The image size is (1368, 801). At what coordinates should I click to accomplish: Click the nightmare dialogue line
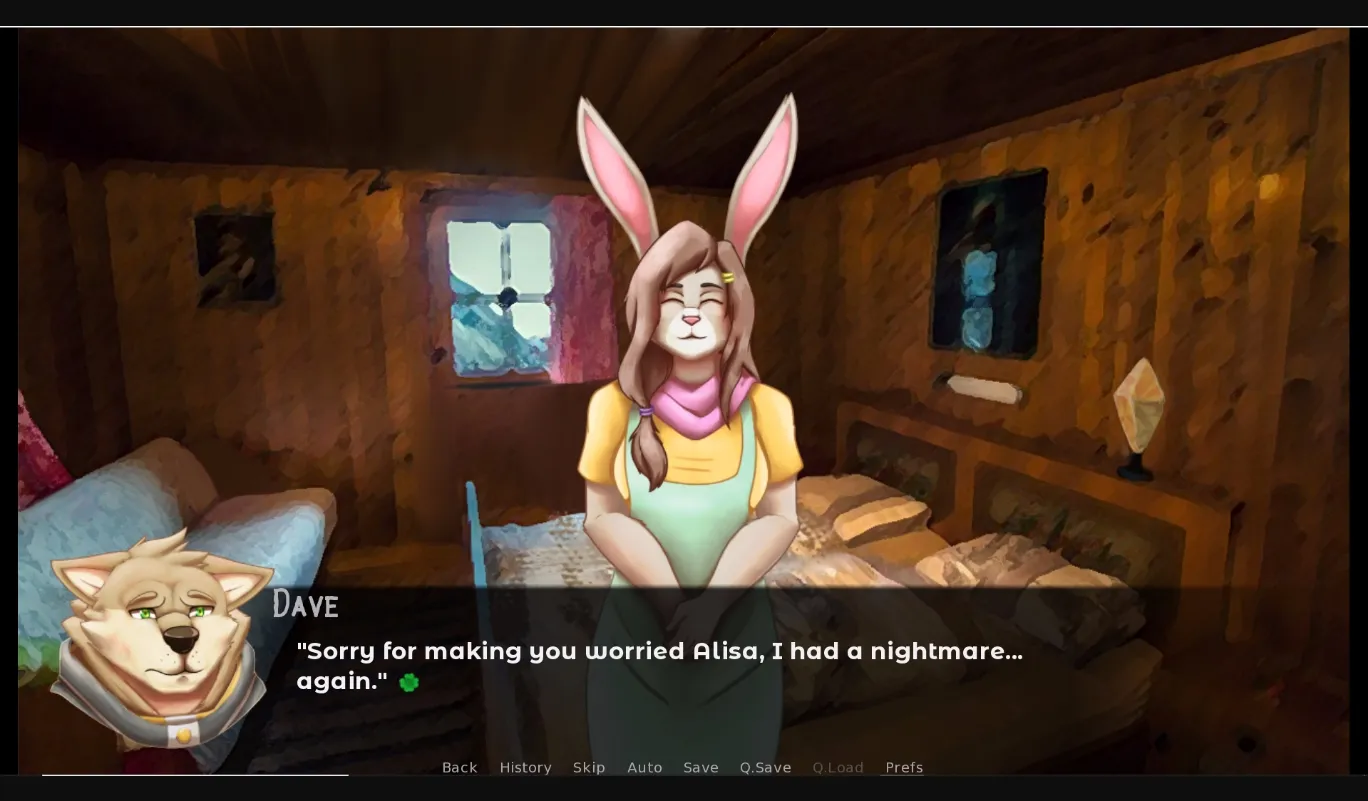(x=660, y=650)
